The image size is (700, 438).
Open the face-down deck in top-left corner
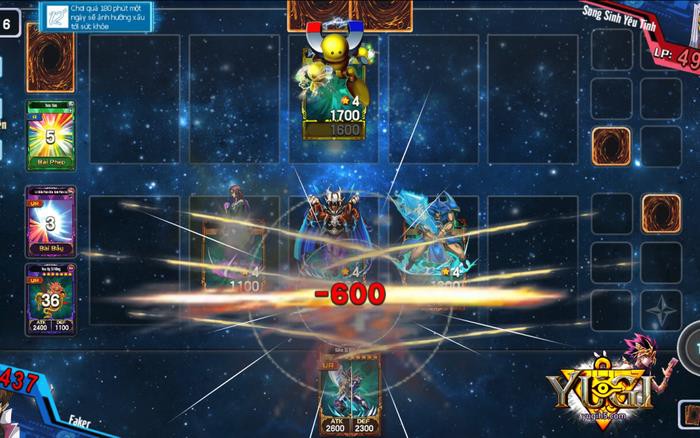49,57
